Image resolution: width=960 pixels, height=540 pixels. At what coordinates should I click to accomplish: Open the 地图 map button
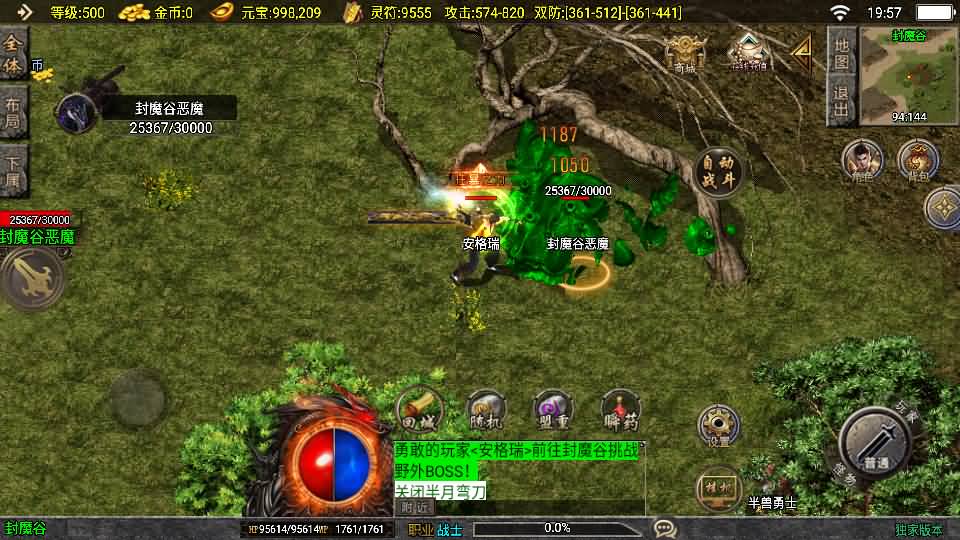(842, 53)
